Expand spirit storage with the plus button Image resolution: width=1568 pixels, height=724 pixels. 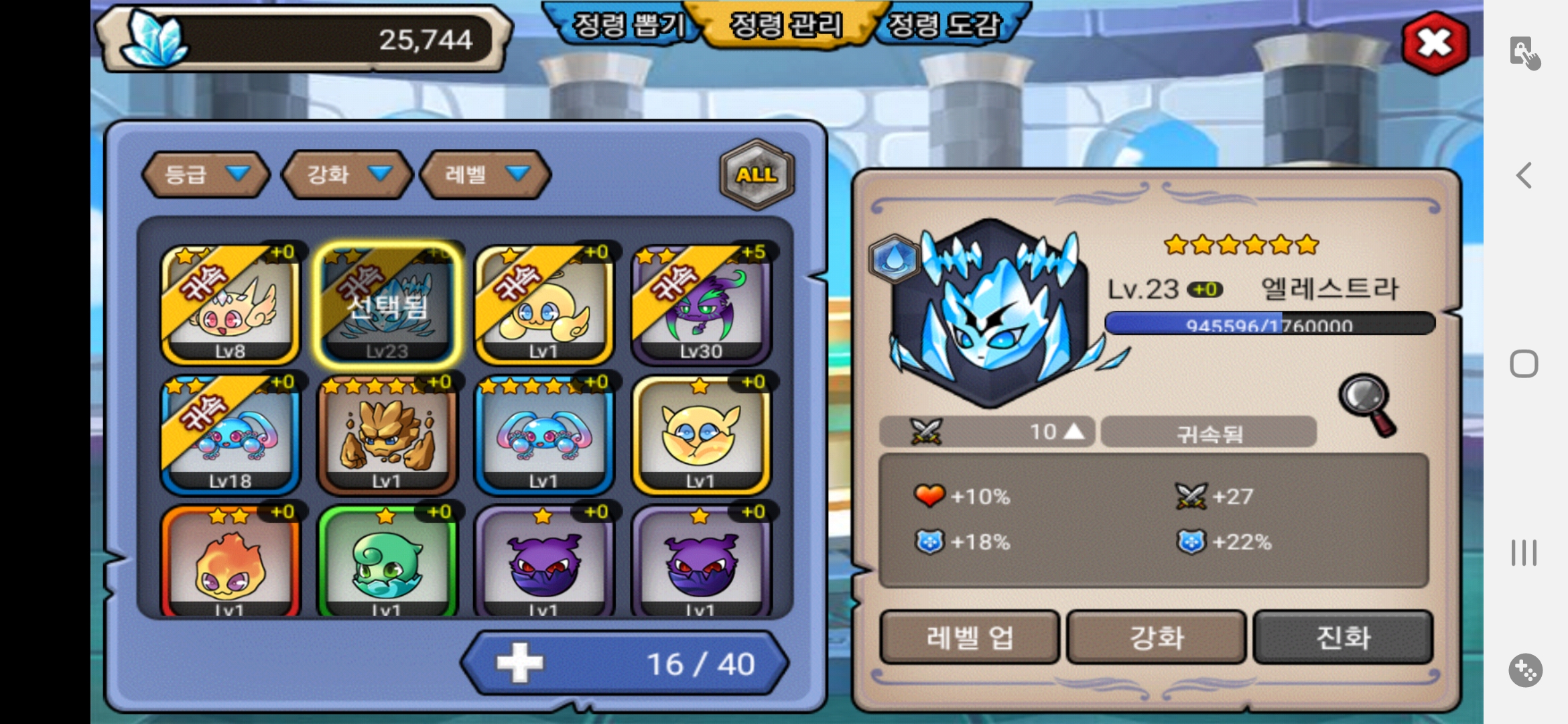click(519, 663)
